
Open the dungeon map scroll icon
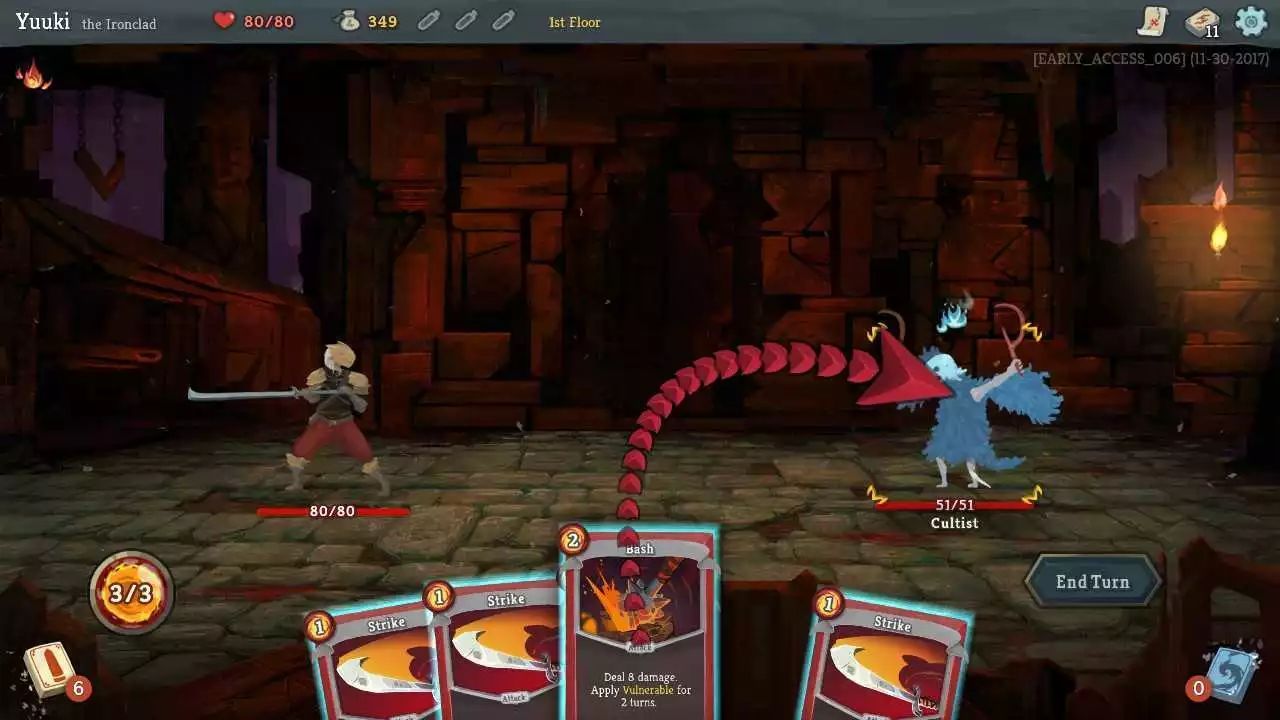pos(1153,21)
